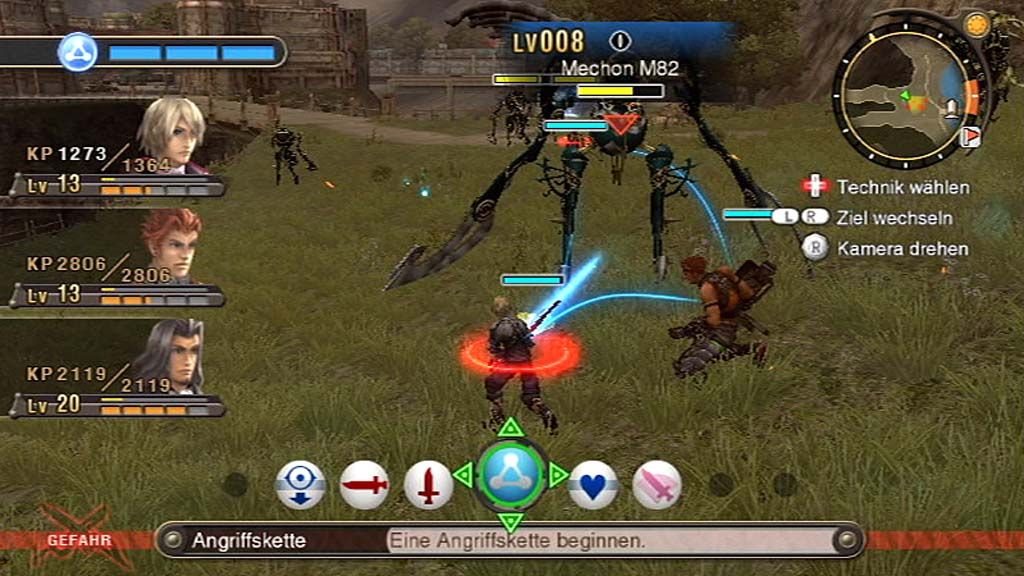Trigger the blue heart healing art
Screen dimensions: 1024x576
pyautogui.click(x=593, y=485)
